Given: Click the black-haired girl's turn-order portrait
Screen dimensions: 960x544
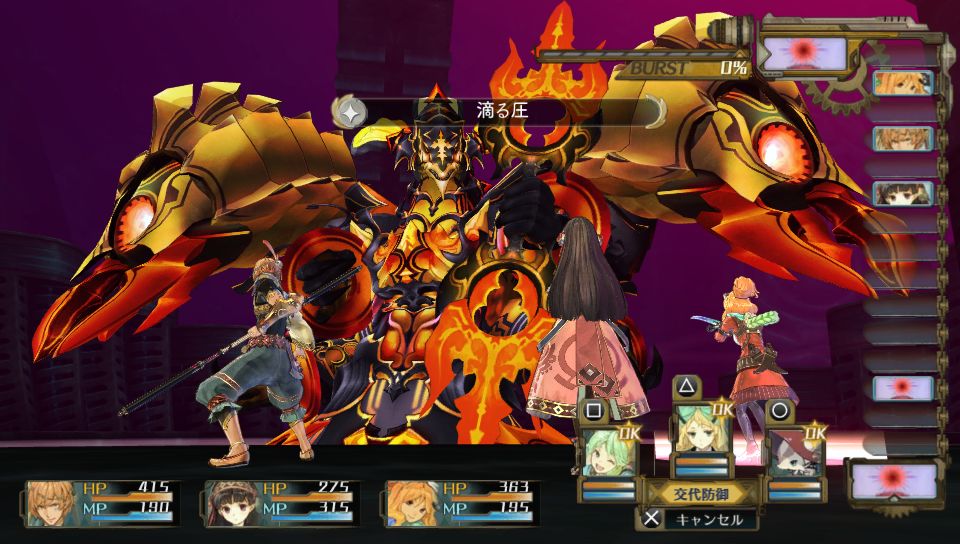Looking at the screenshot, I should click(x=903, y=193).
